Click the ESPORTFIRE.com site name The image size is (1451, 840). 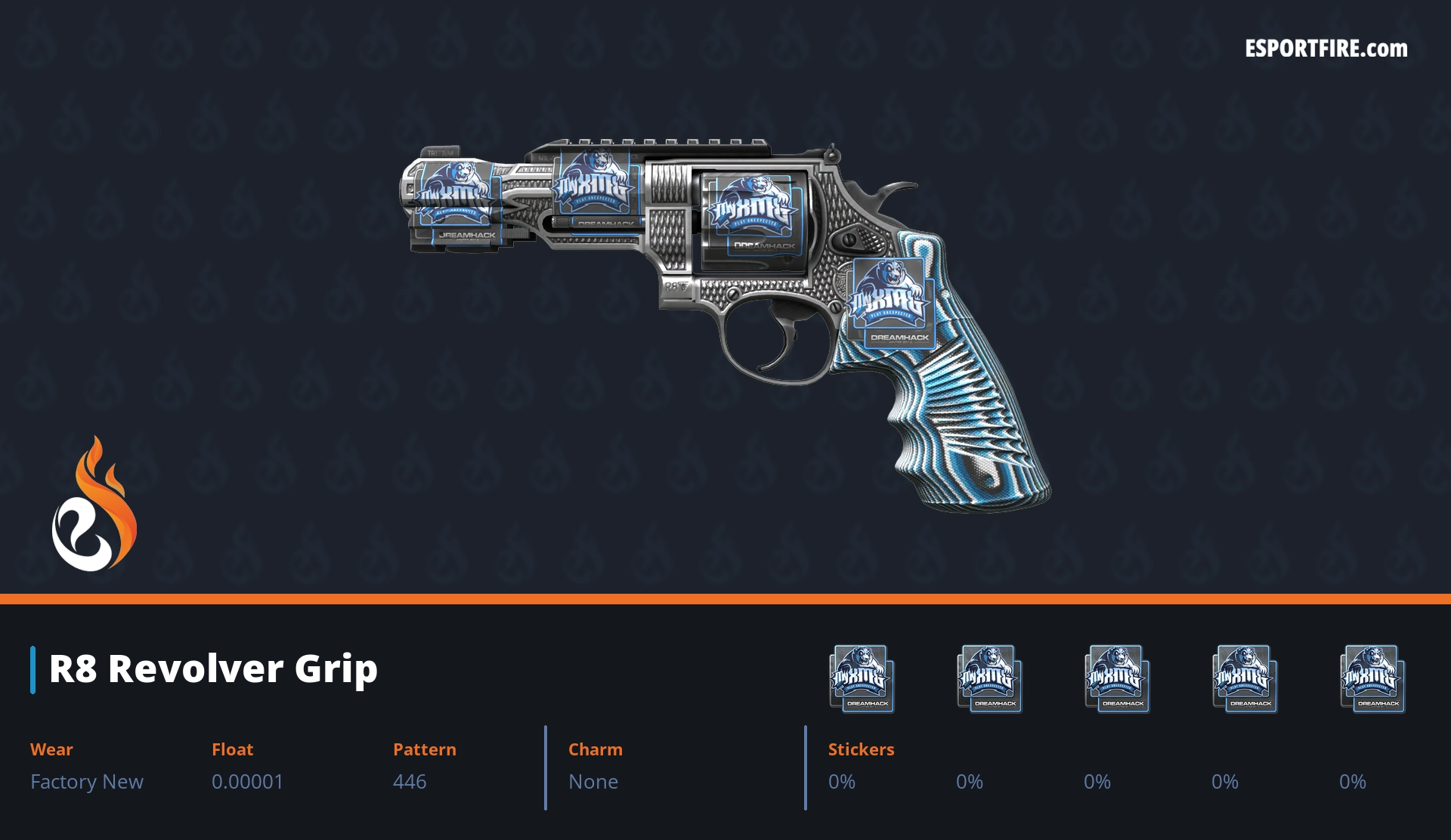(x=1326, y=49)
